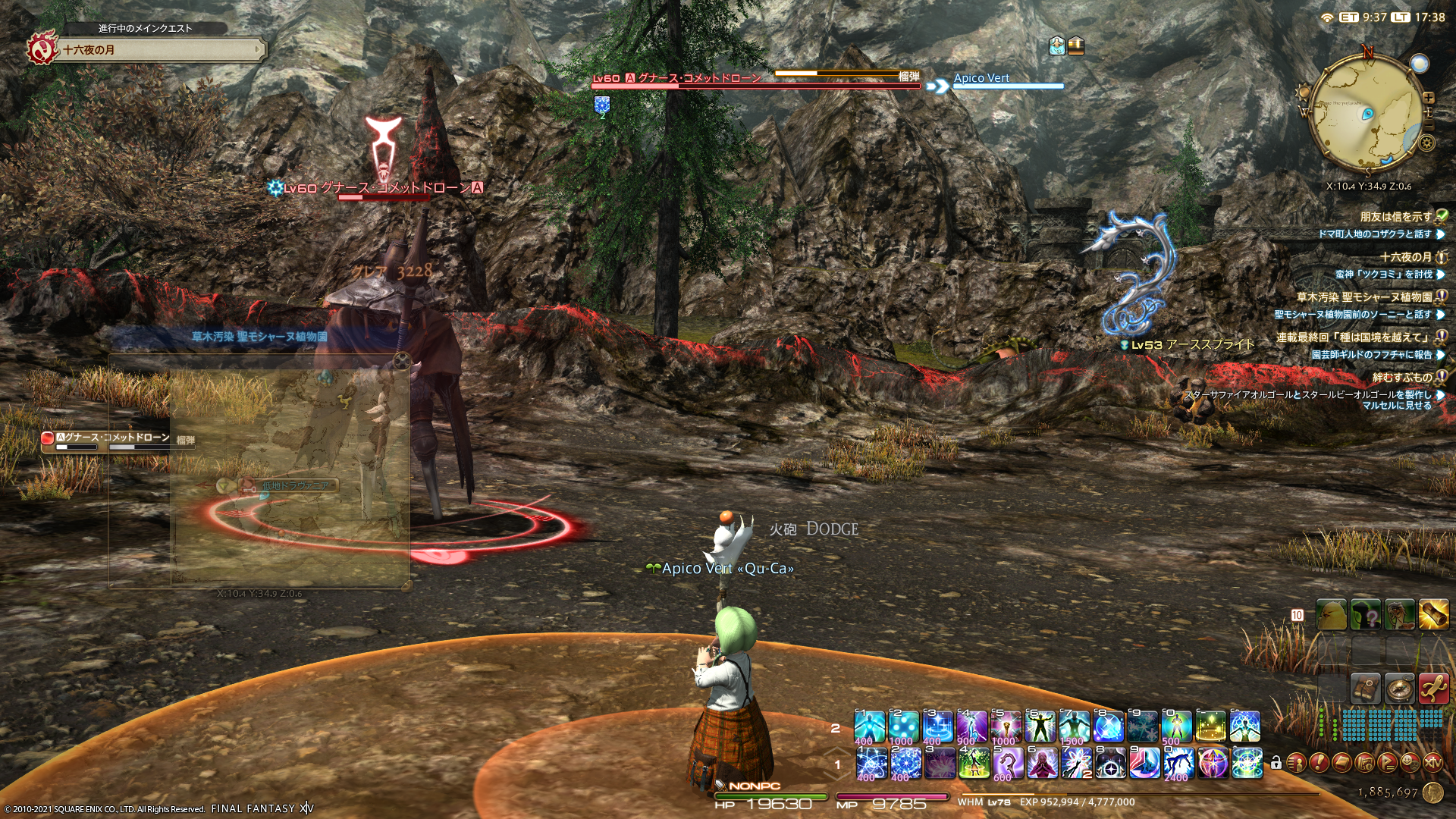Use the chocobo mount icon
The width and height of the screenshot is (1456, 819).
[x=1331, y=615]
